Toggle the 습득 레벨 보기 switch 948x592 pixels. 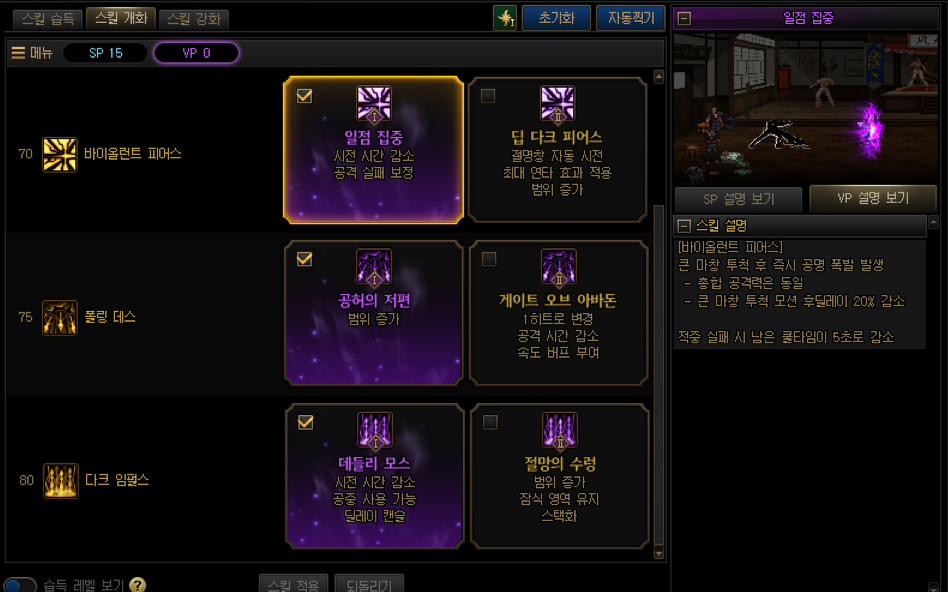point(20,584)
